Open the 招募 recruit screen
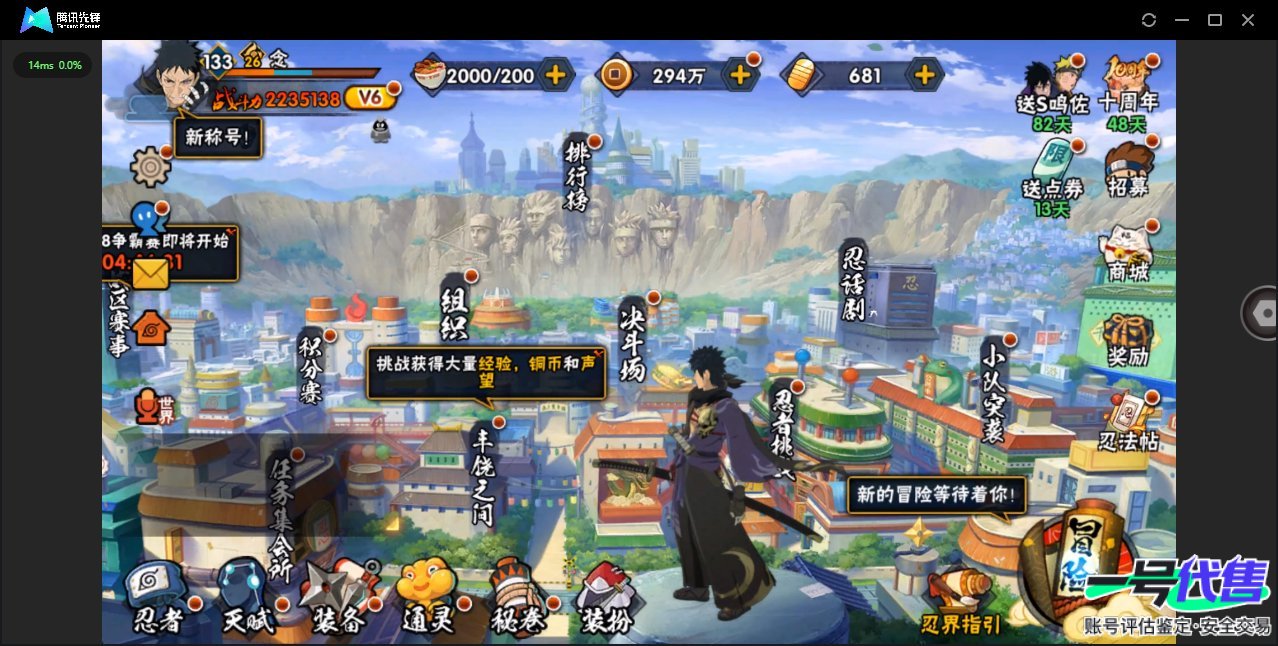This screenshot has height=646, width=1278. pyautogui.click(x=1128, y=170)
